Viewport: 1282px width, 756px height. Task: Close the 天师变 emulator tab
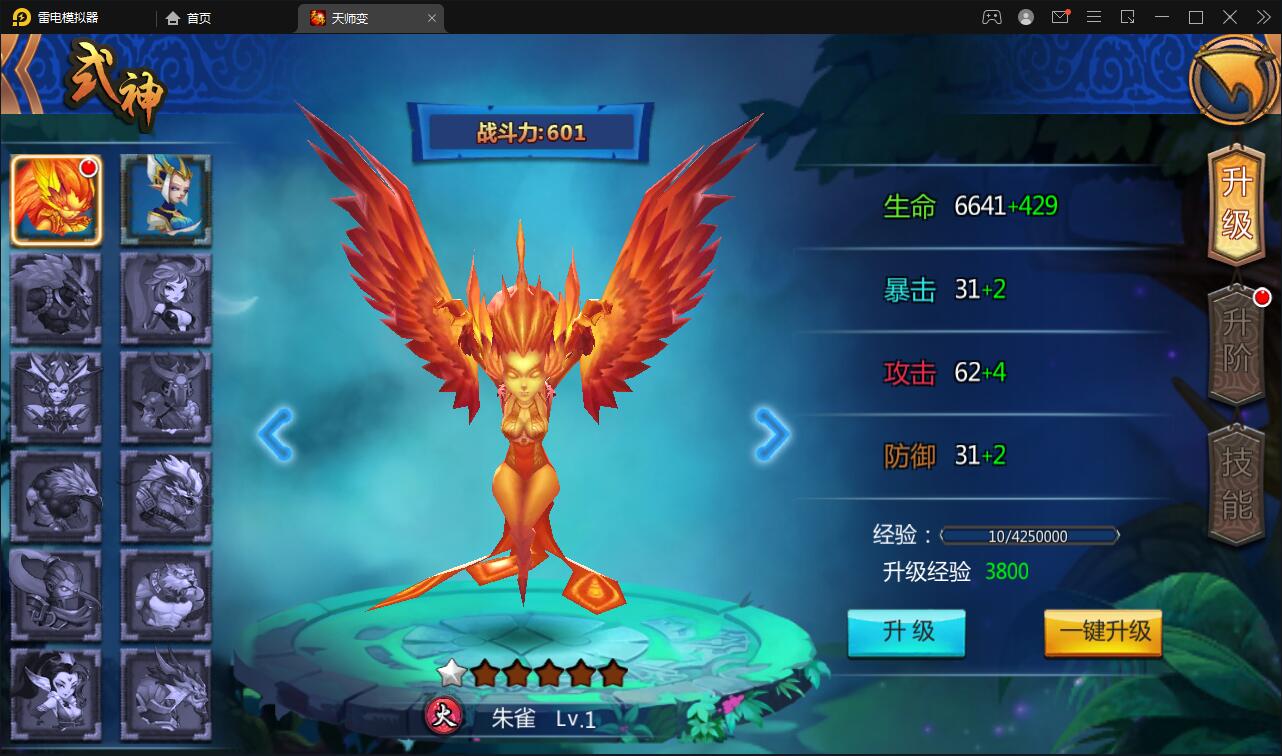[x=432, y=18]
